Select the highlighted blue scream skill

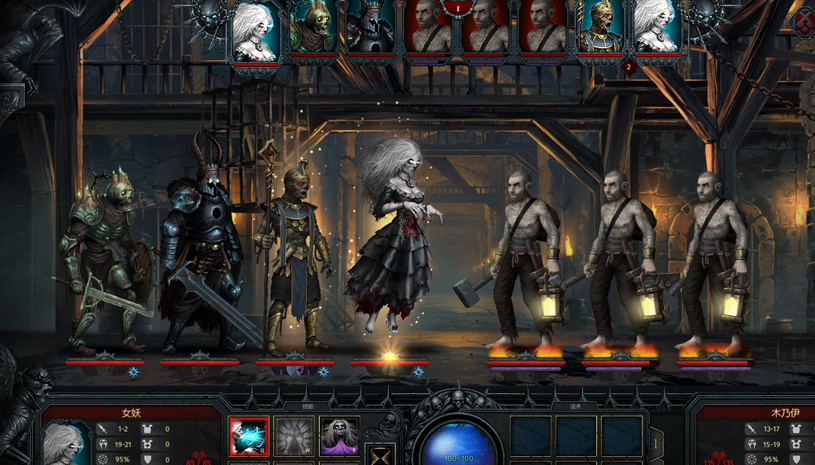pyautogui.click(x=249, y=437)
